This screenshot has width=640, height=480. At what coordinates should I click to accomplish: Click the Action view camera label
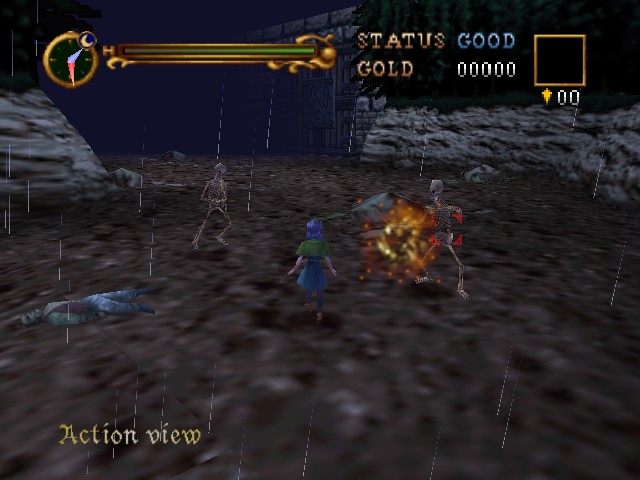pyautogui.click(x=130, y=435)
